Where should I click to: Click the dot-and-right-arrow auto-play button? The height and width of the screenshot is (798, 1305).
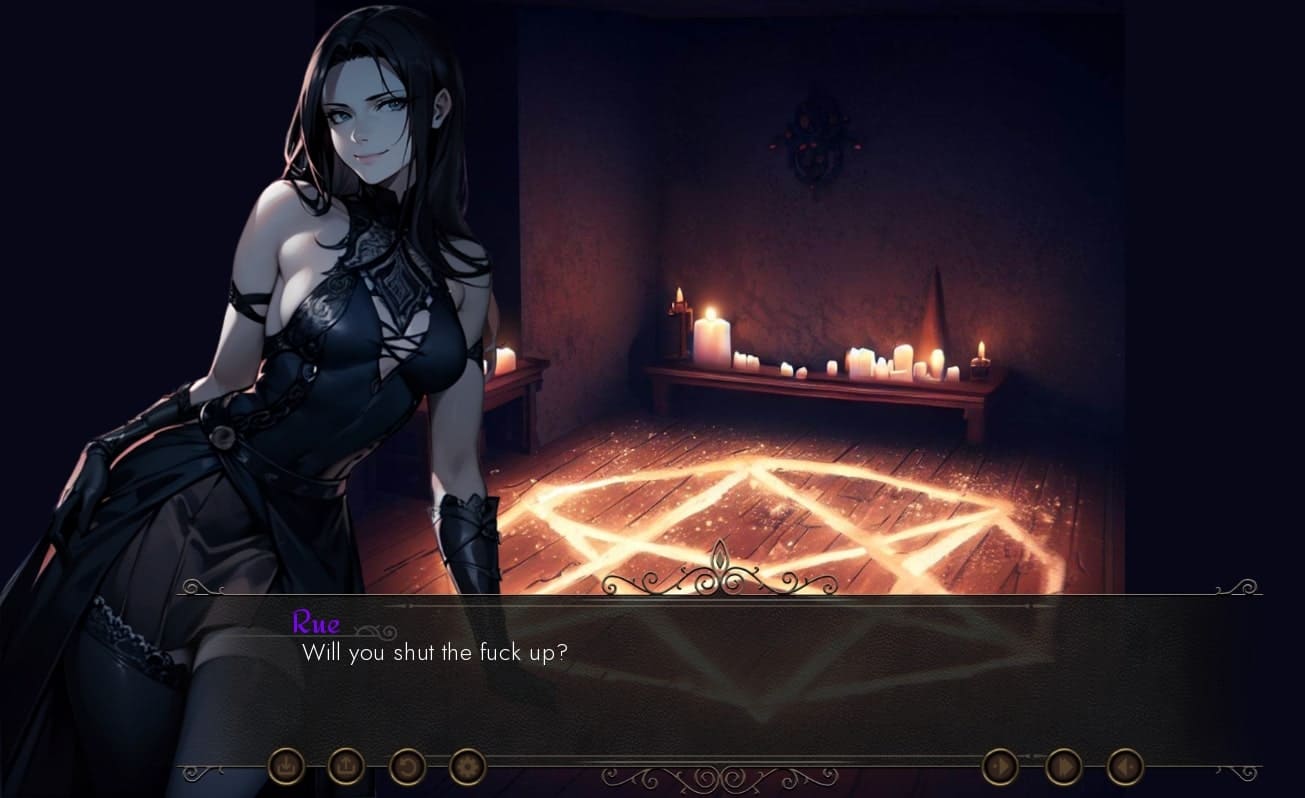[x=1000, y=767]
